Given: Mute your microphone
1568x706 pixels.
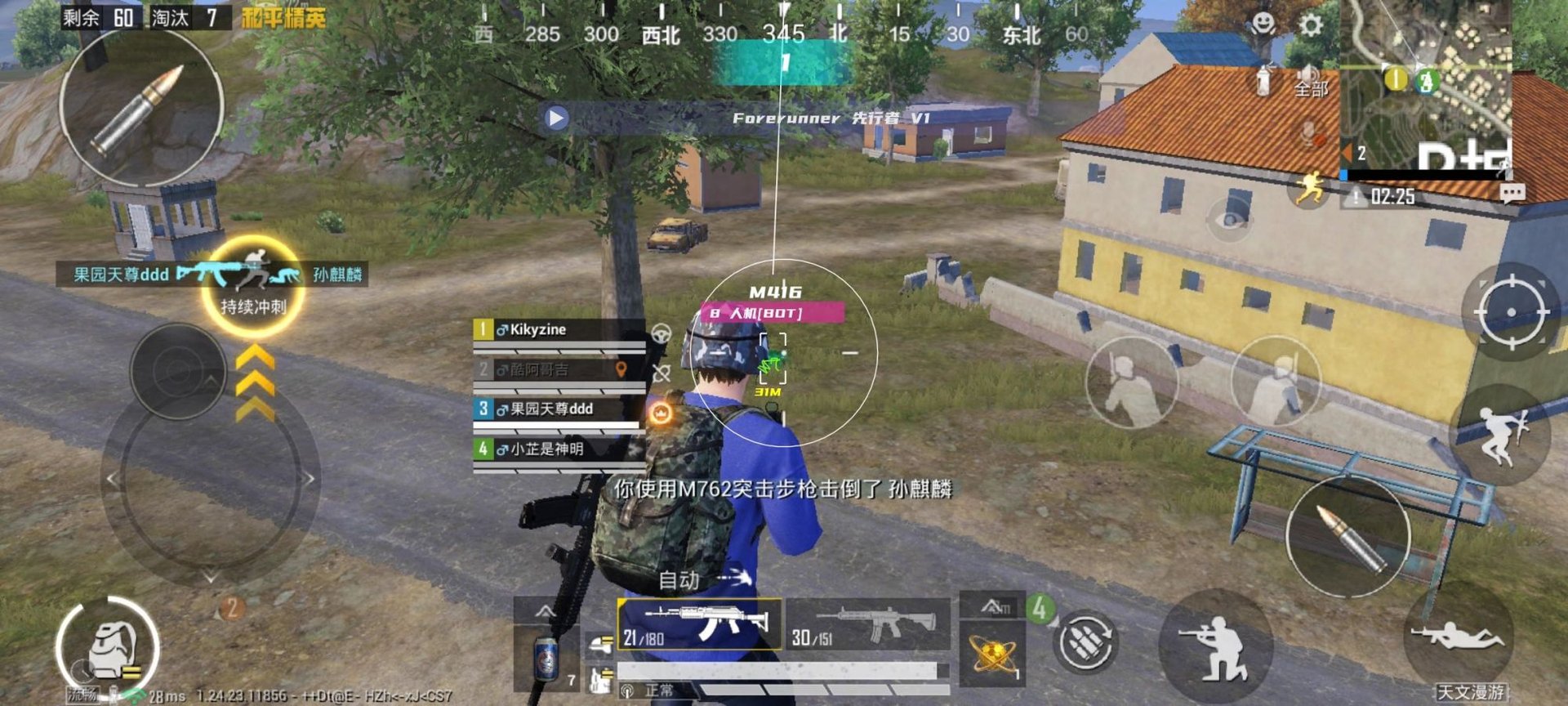Looking at the screenshot, I should click(1307, 133).
